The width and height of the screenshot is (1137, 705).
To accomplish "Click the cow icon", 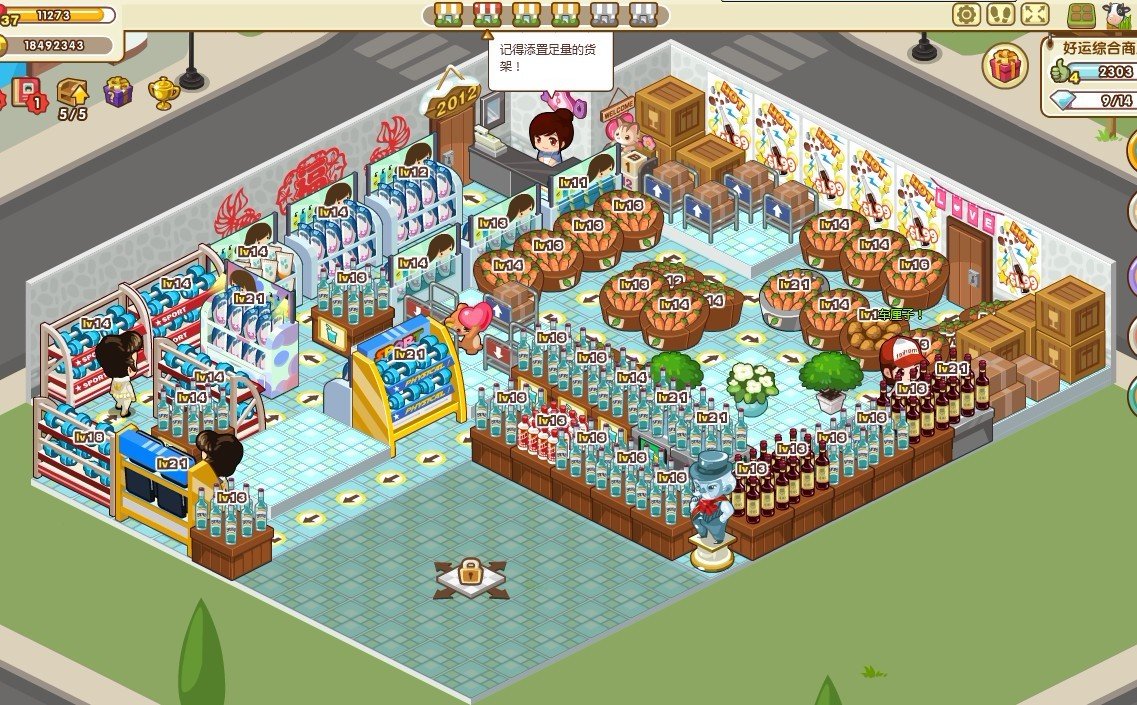I will click(1114, 14).
